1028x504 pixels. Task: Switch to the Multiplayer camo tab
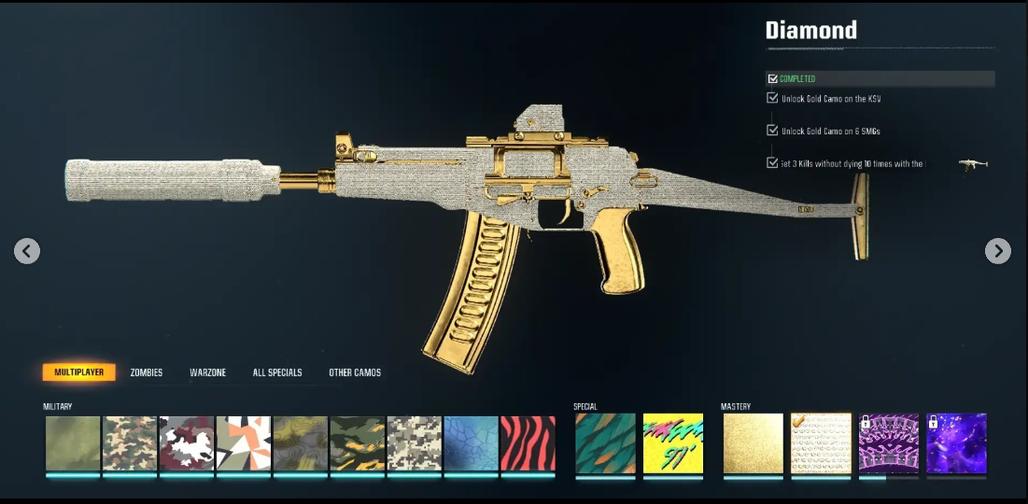[79, 373]
